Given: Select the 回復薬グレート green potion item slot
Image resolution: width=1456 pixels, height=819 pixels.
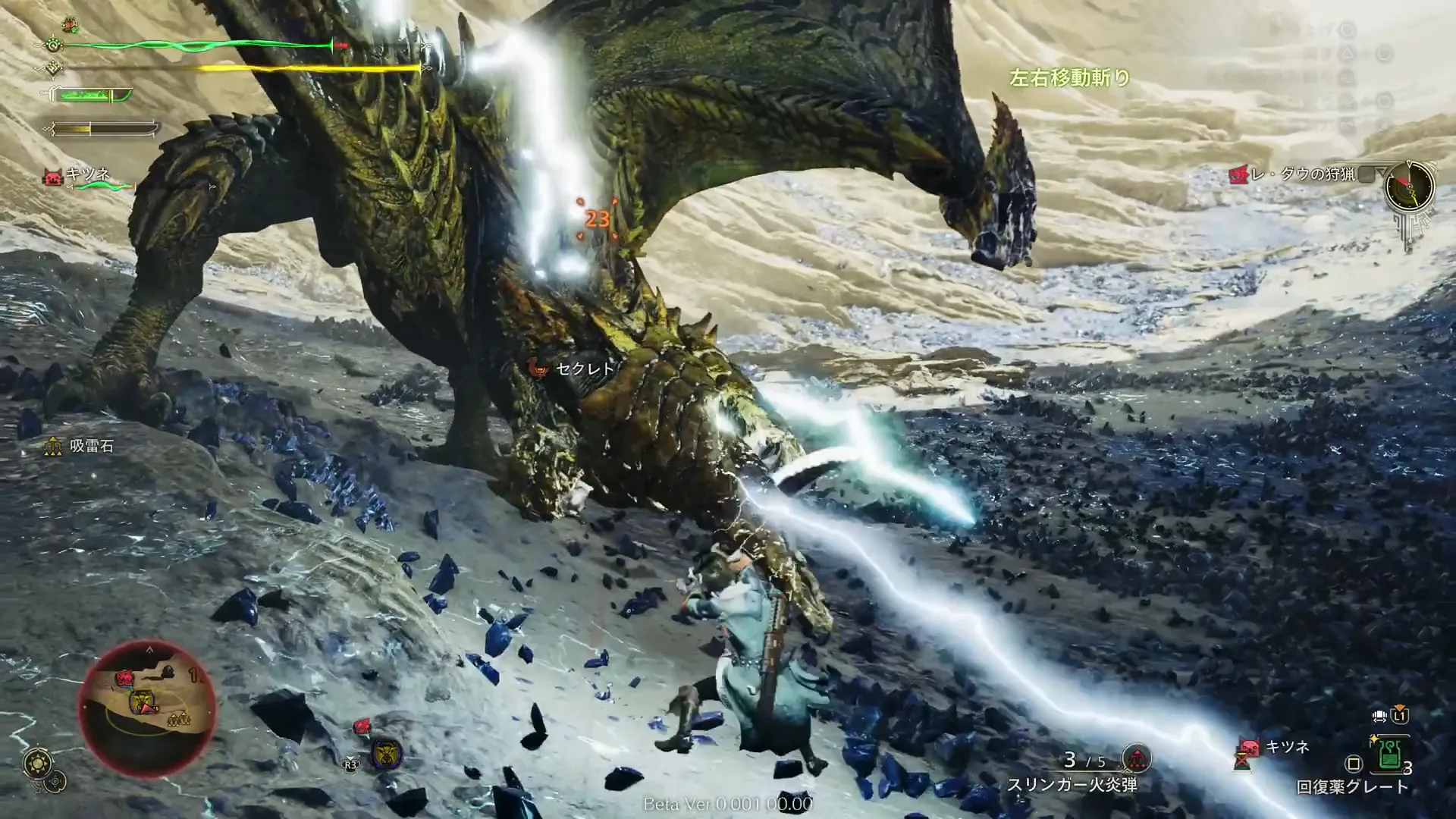Looking at the screenshot, I should [1389, 755].
